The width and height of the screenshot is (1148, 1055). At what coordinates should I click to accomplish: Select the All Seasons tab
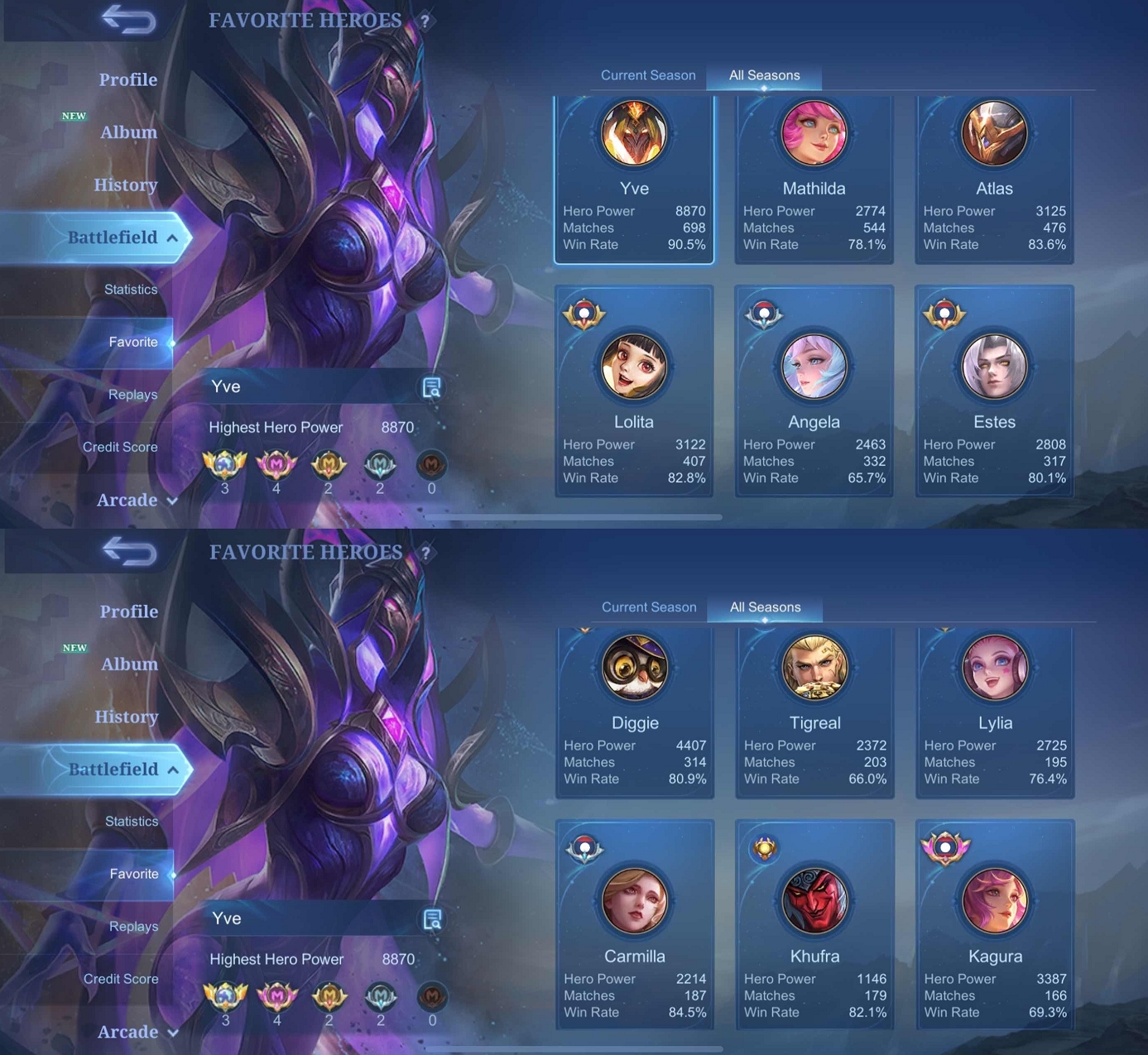764,74
